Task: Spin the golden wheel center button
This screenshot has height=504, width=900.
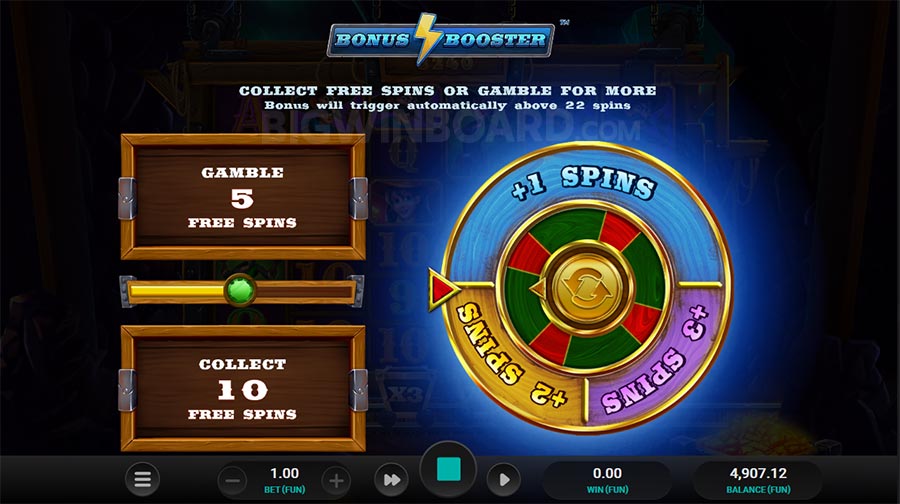Action: (x=584, y=289)
